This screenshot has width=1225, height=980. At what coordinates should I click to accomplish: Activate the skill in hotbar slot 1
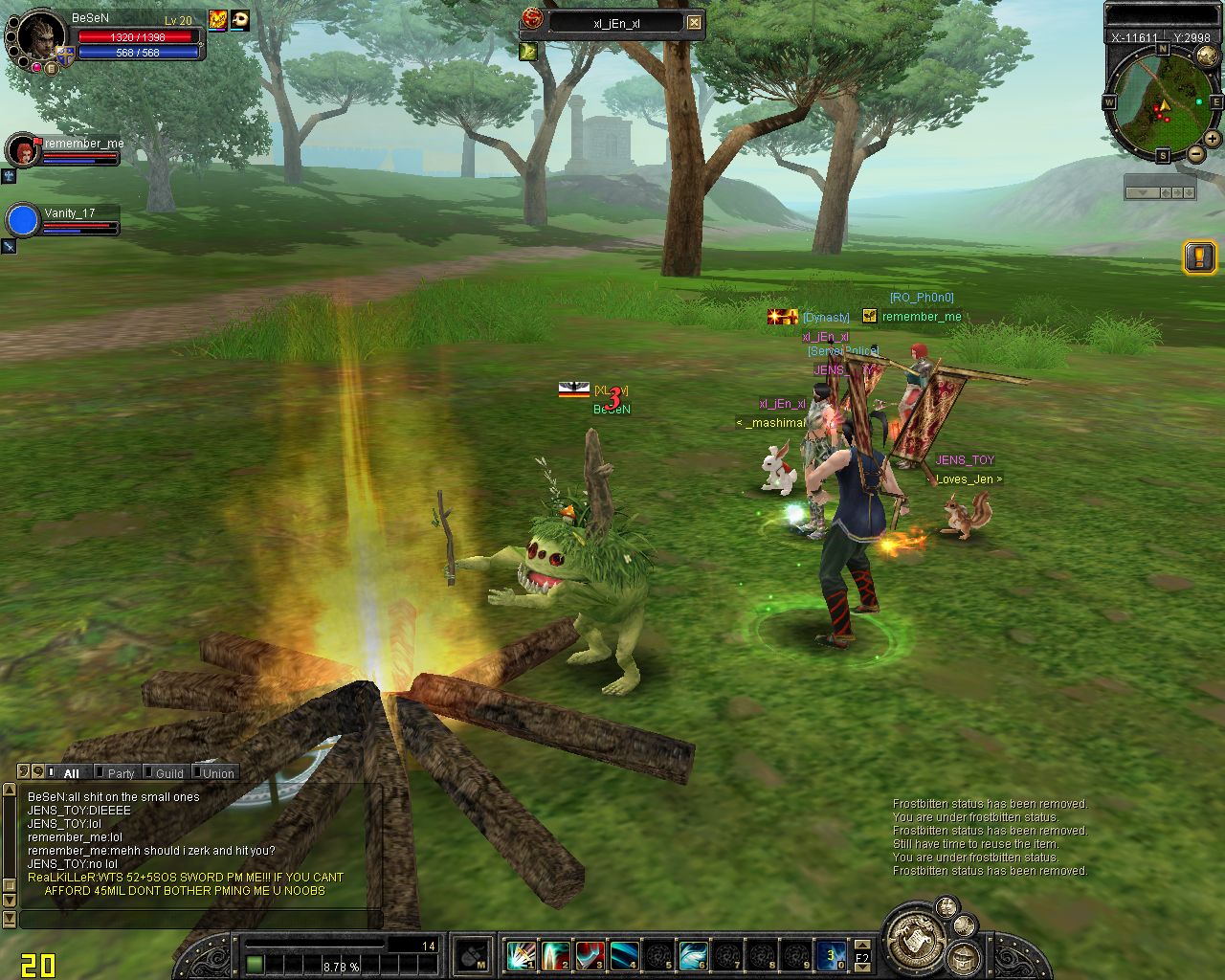522,955
